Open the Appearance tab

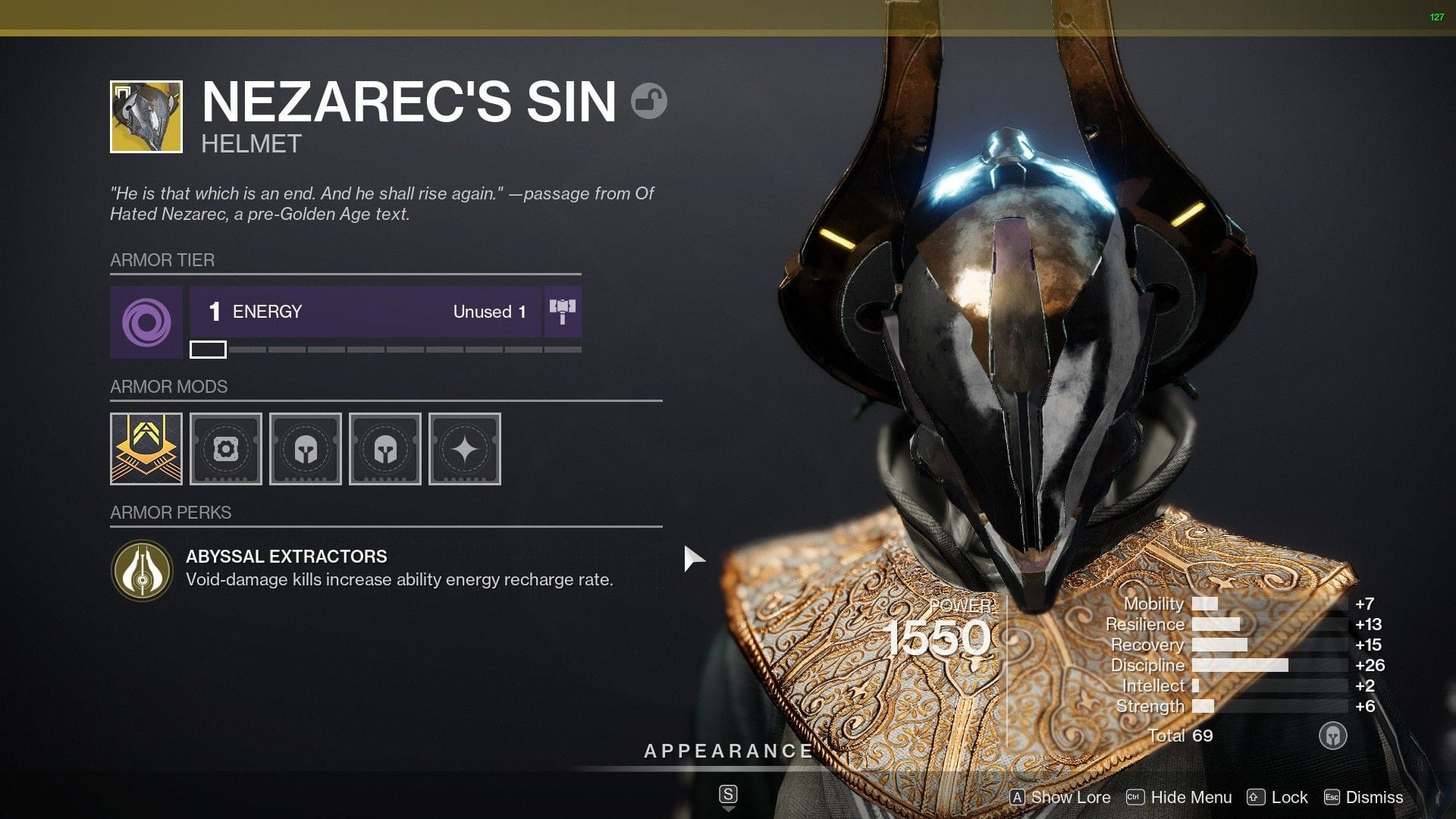click(x=726, y=752)
